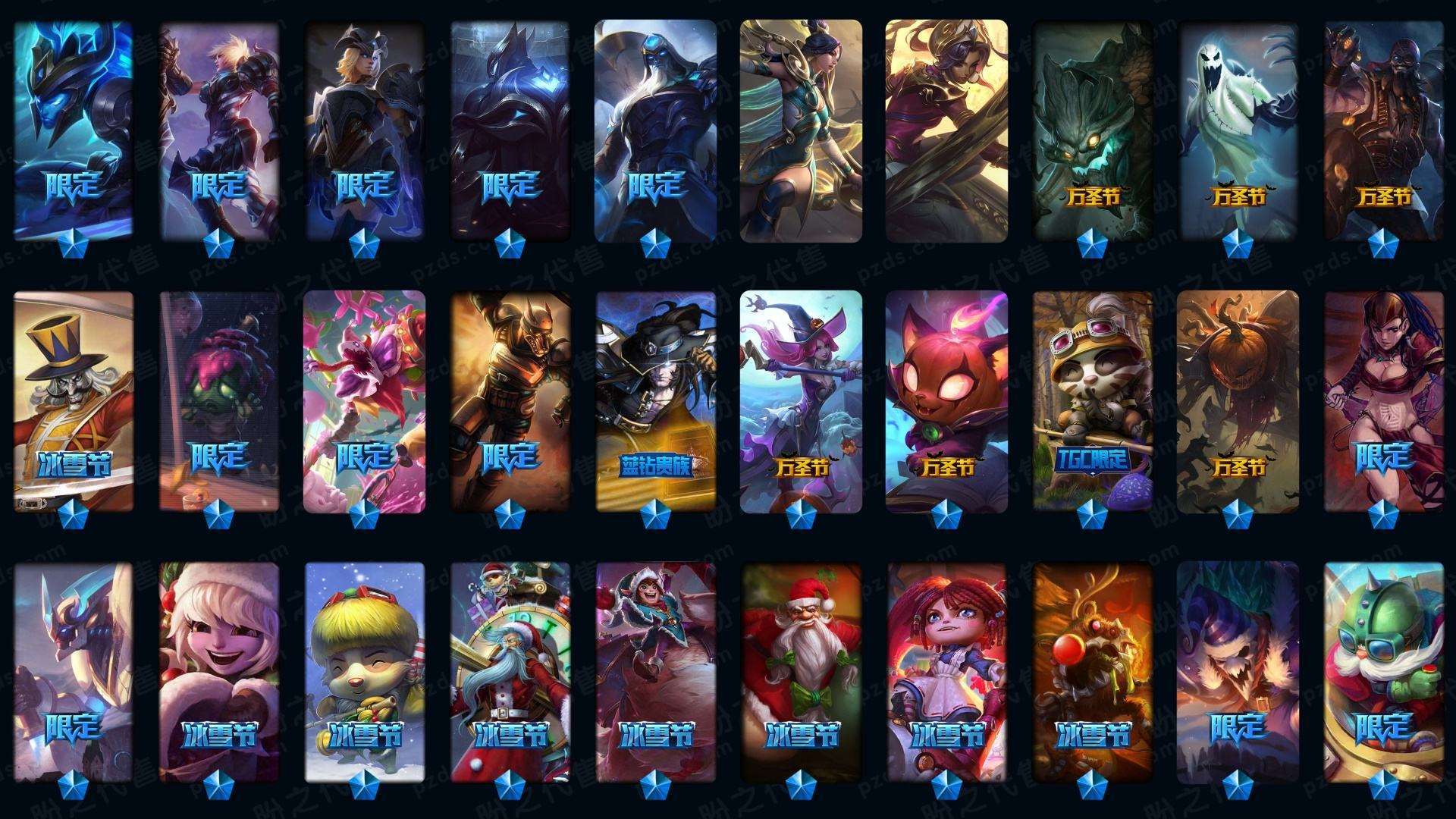Pick the dancer skin with teal ribbons
Viewport: 1456px width, 819px height.
801,129
